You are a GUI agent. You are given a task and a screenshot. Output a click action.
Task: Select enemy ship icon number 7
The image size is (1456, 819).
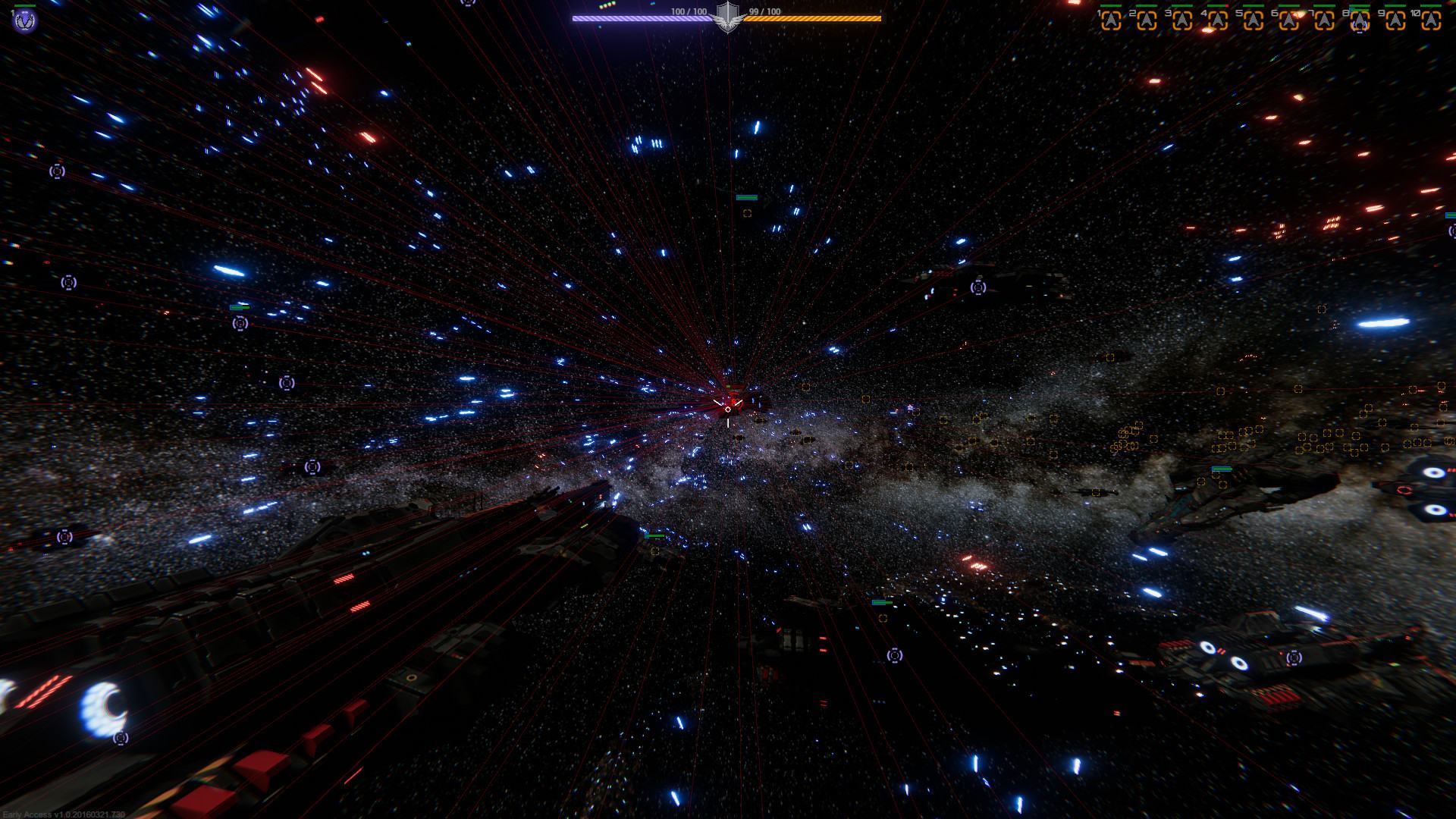click(x=1324, y=20)
